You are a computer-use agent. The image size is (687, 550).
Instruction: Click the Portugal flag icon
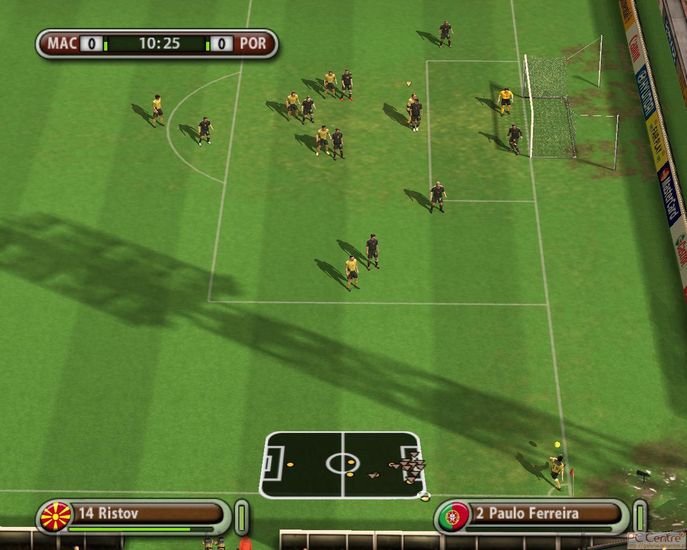[x=454, y=516]
